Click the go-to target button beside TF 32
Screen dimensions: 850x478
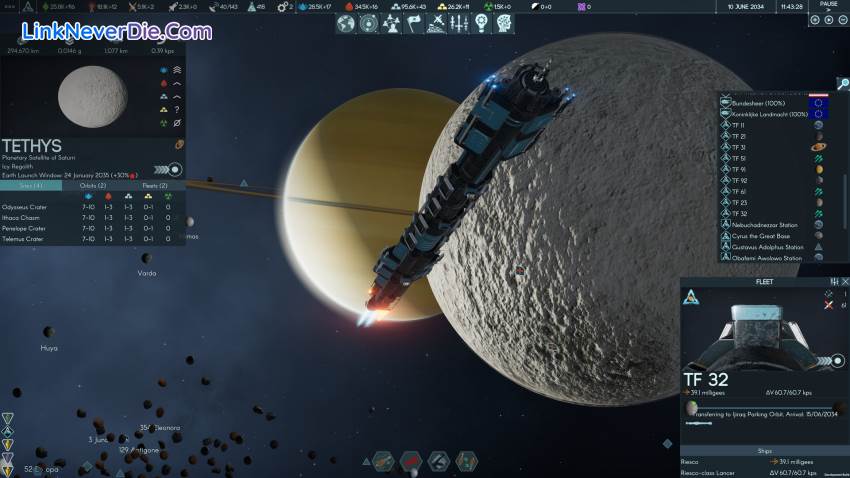838,361
